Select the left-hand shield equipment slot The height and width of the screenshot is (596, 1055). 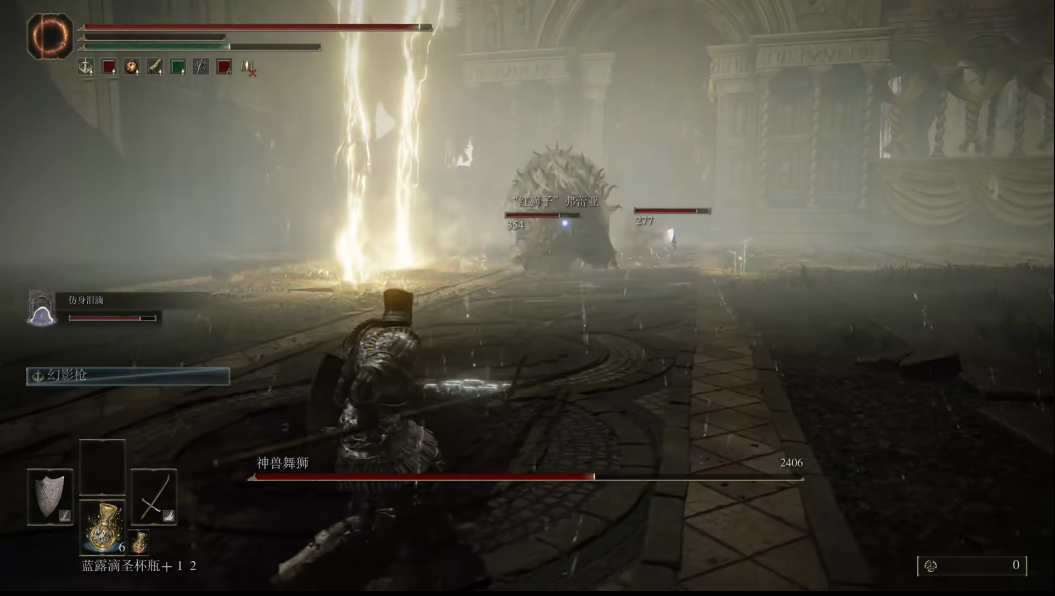coord(49,496)
